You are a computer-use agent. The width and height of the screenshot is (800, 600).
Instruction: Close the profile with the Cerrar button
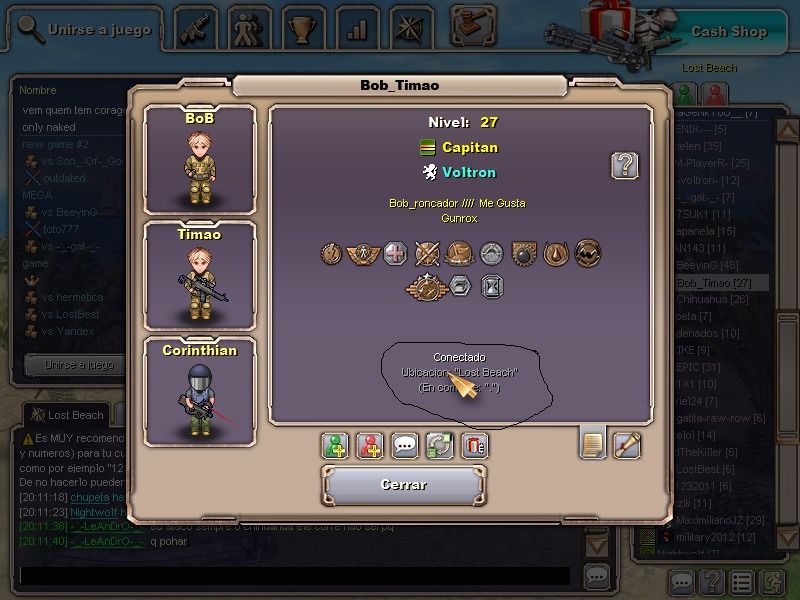(x=404, y=485)
